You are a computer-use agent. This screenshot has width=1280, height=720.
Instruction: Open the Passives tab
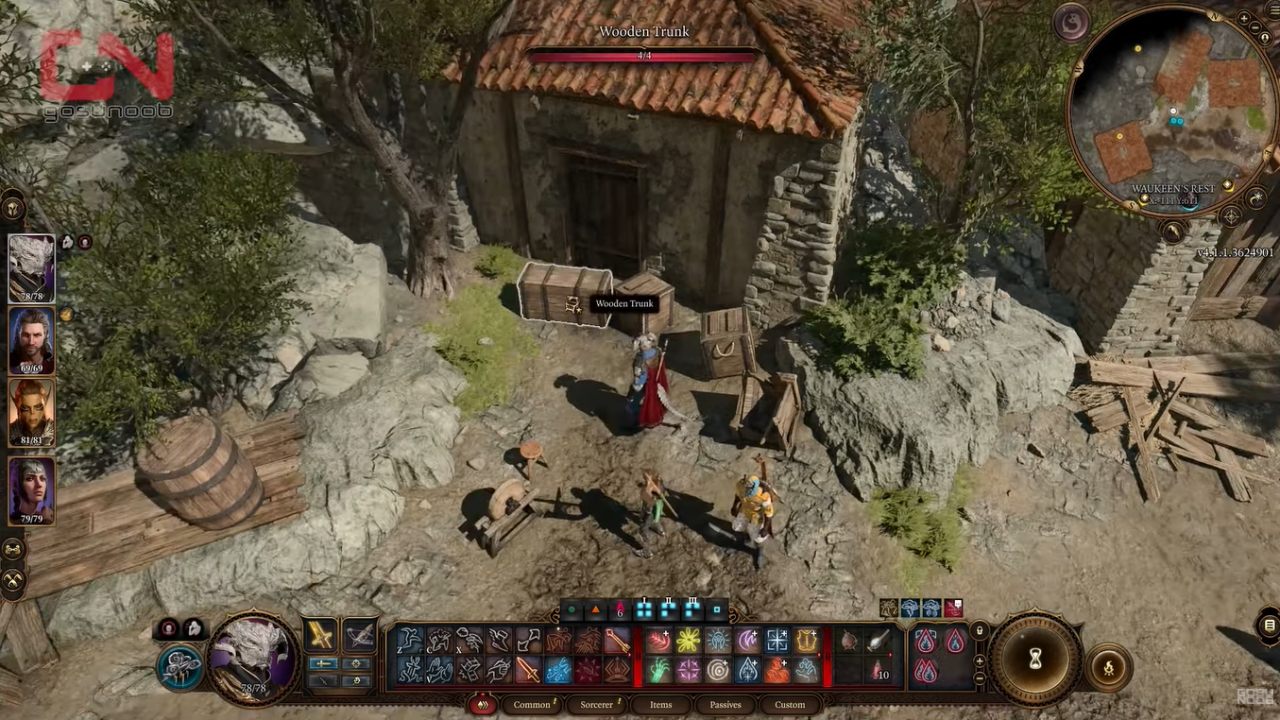(725, 705)
